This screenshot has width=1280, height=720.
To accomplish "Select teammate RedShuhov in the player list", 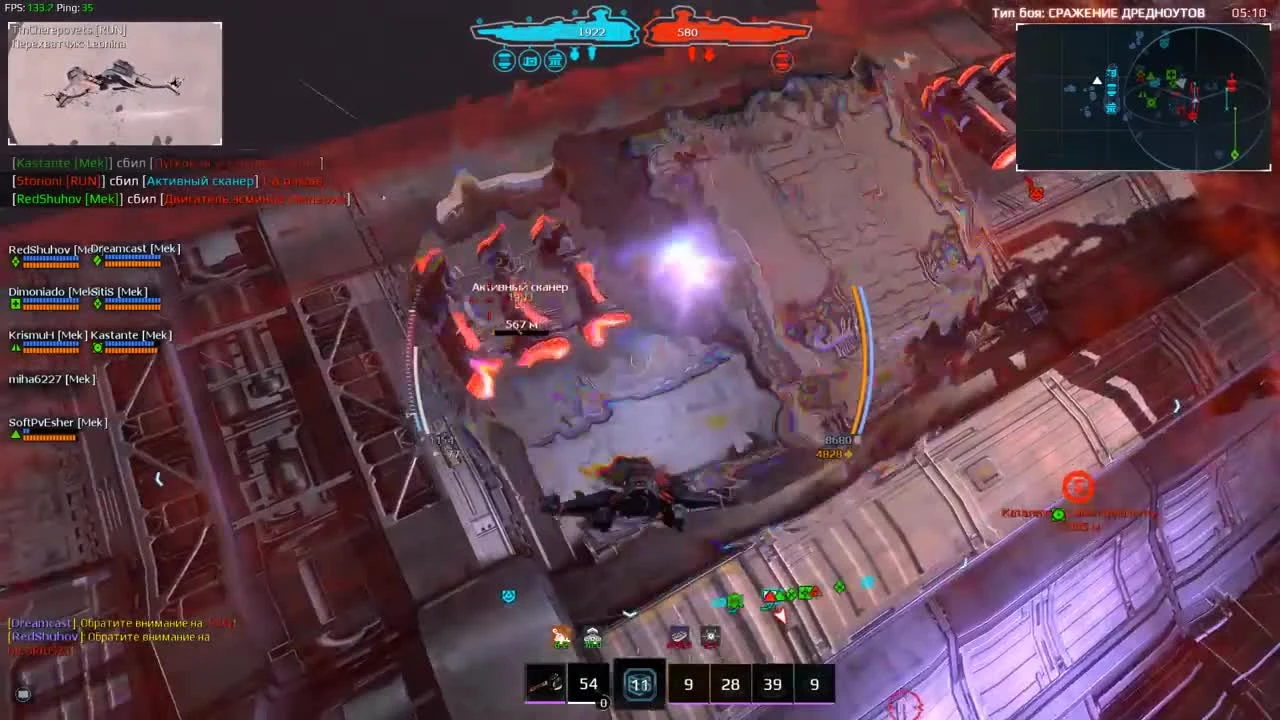I will coord(40,252).
